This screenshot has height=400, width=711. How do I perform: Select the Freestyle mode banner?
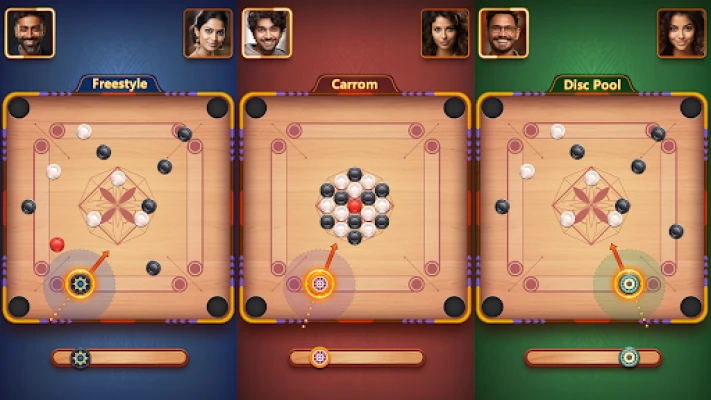[x=119, y=84]
